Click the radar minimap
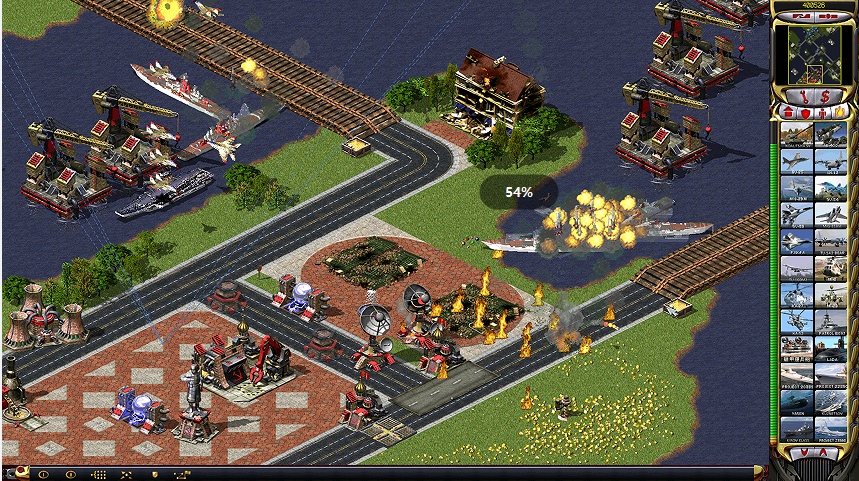Image resolution: width=859 pixels, height=481 pixels. [x=813, y=53]
